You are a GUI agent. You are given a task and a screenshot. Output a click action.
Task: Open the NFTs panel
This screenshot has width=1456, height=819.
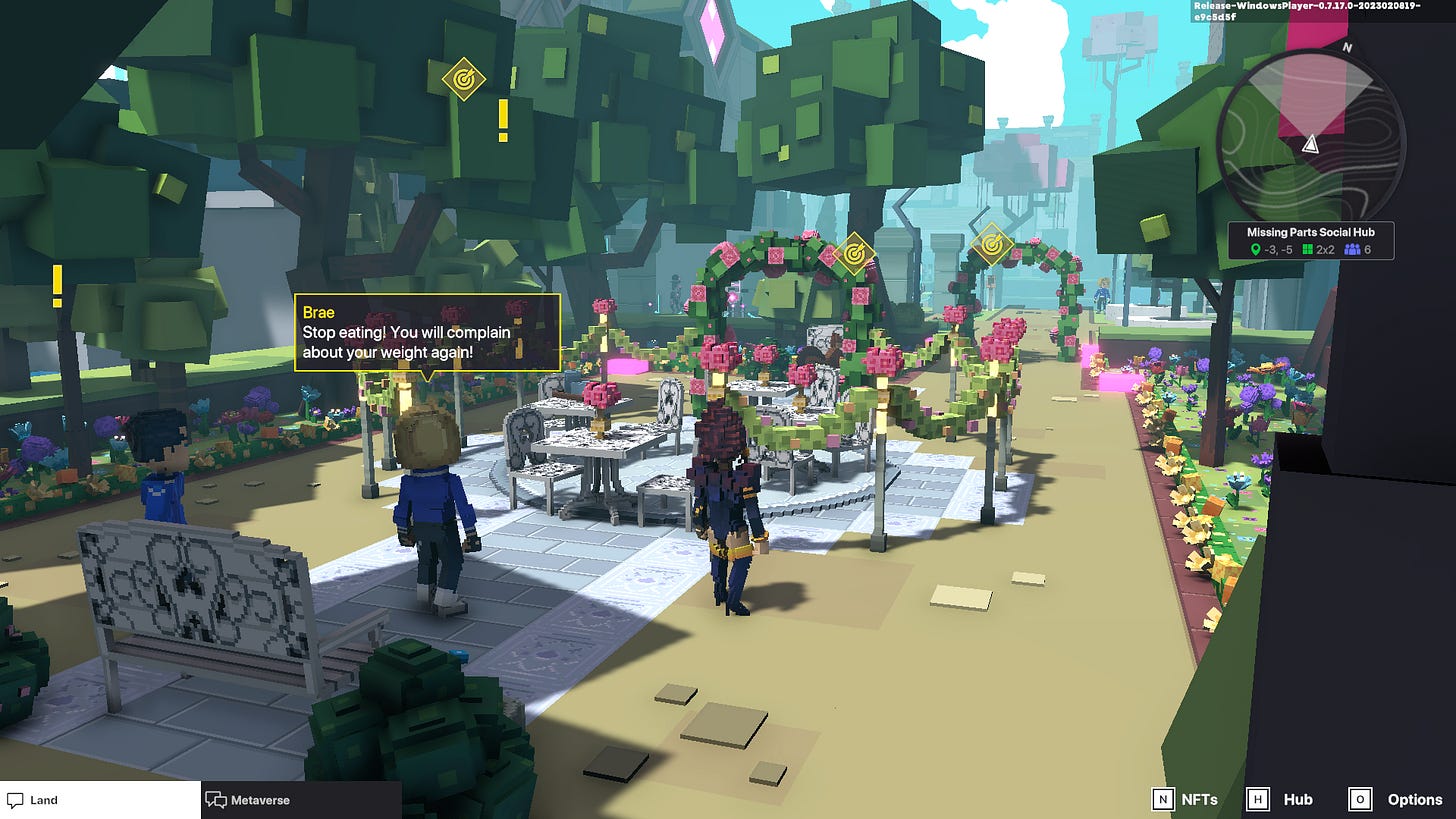(1186, 799)
